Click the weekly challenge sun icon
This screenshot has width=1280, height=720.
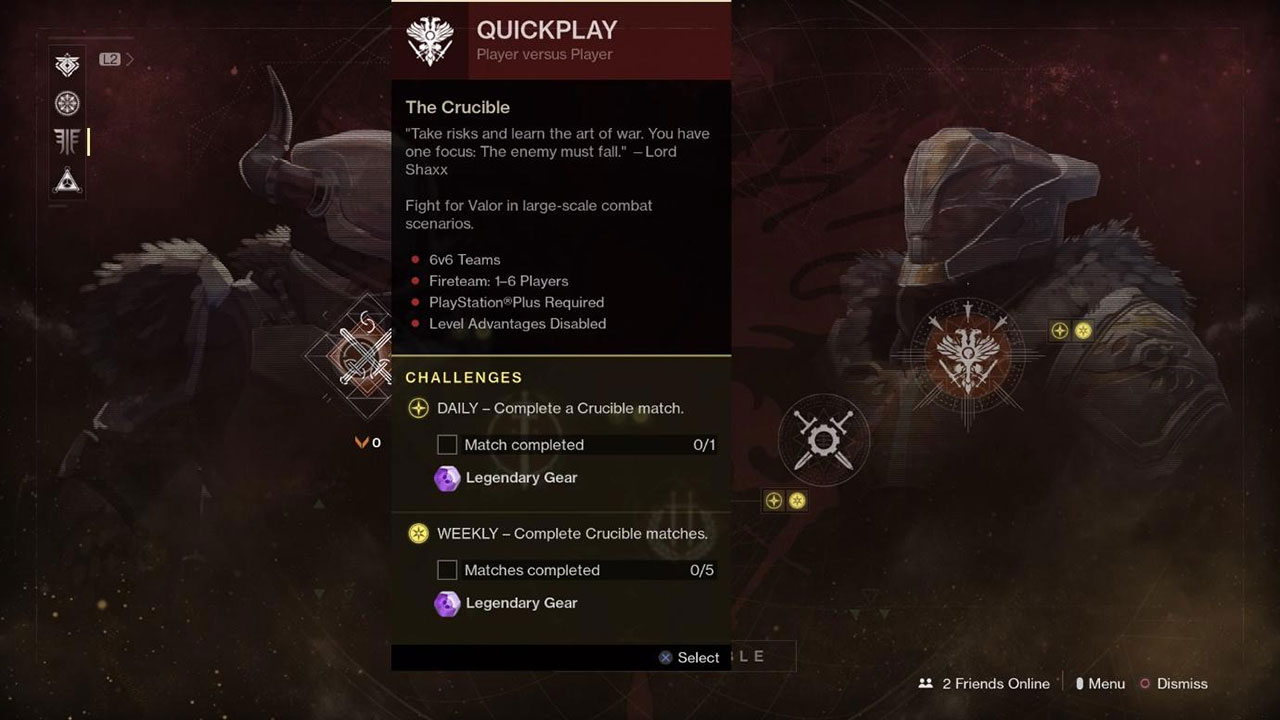click(419, 533)
